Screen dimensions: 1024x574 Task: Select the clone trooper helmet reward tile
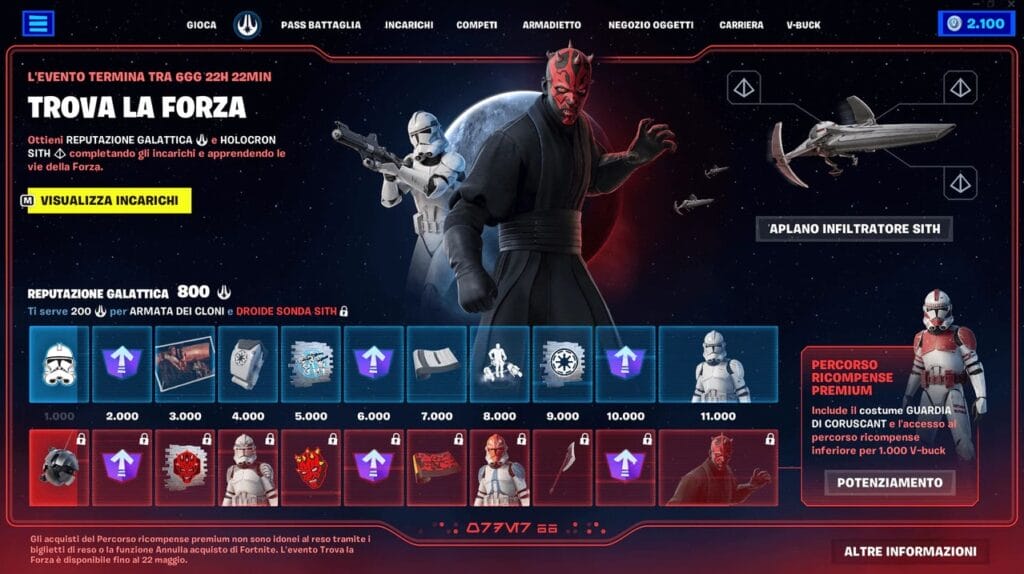pos(59,364)
